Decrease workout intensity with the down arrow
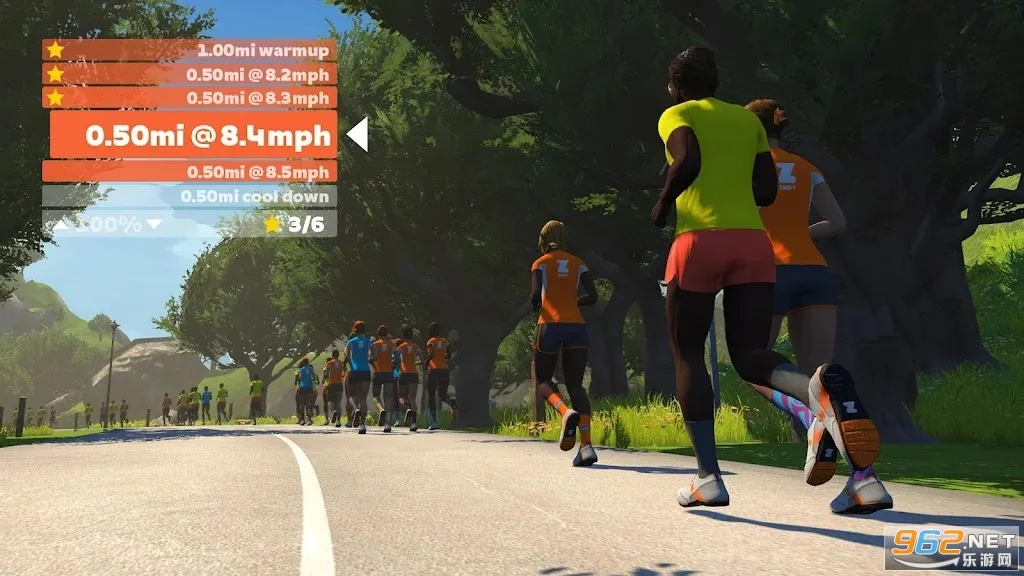This screenshot has width=1024, height=576. (x=153, y=224)
